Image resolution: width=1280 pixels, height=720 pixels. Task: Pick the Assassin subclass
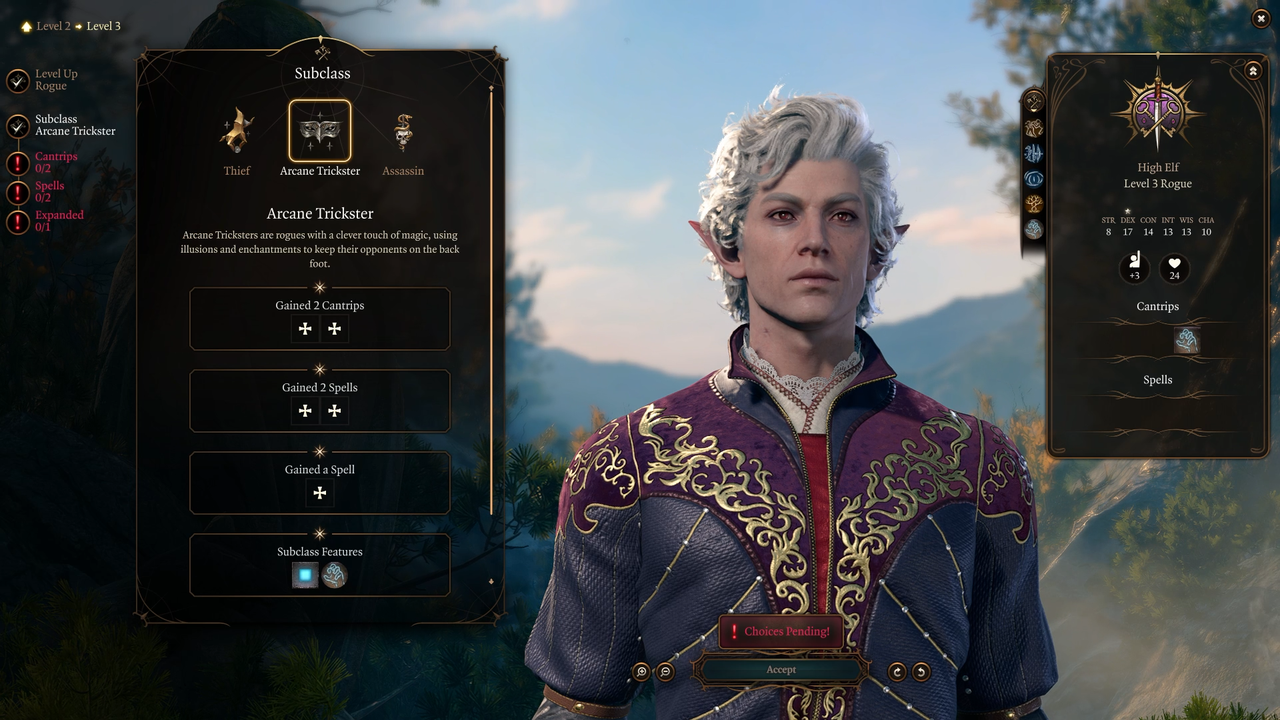[x=403, y=132]
